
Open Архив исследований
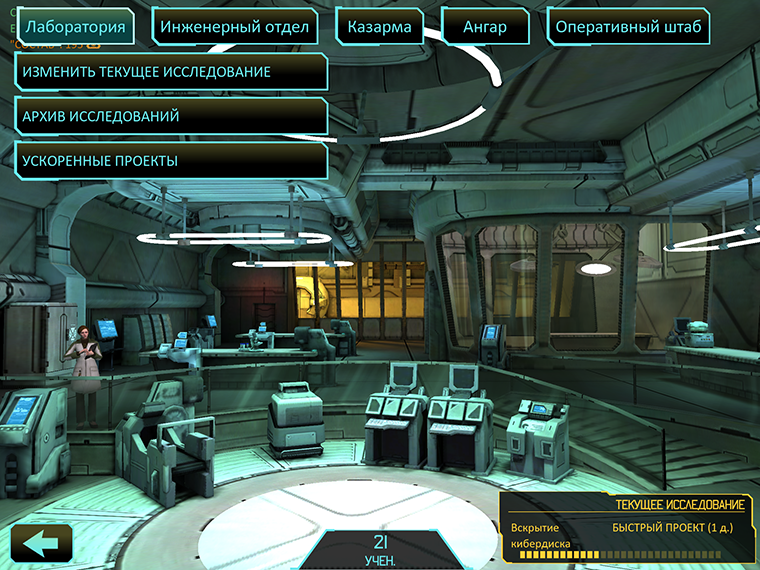(x=172, y=116)
